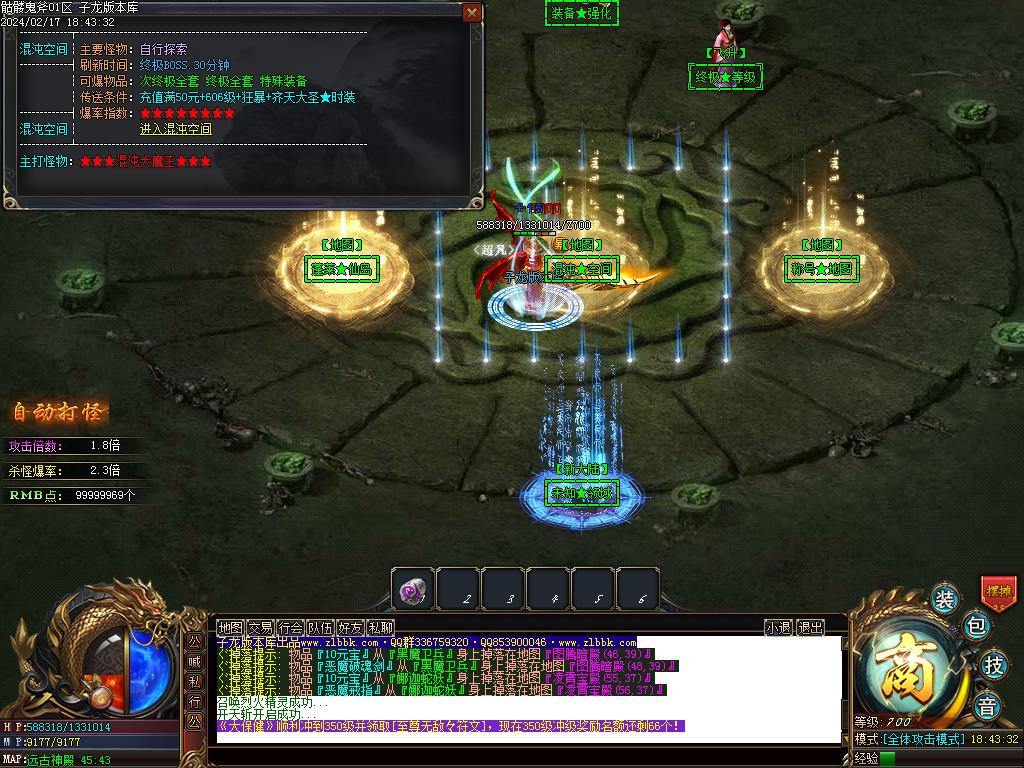Close the 混沌空间 info dialog
1024x768 pixels.
point(472,12)
